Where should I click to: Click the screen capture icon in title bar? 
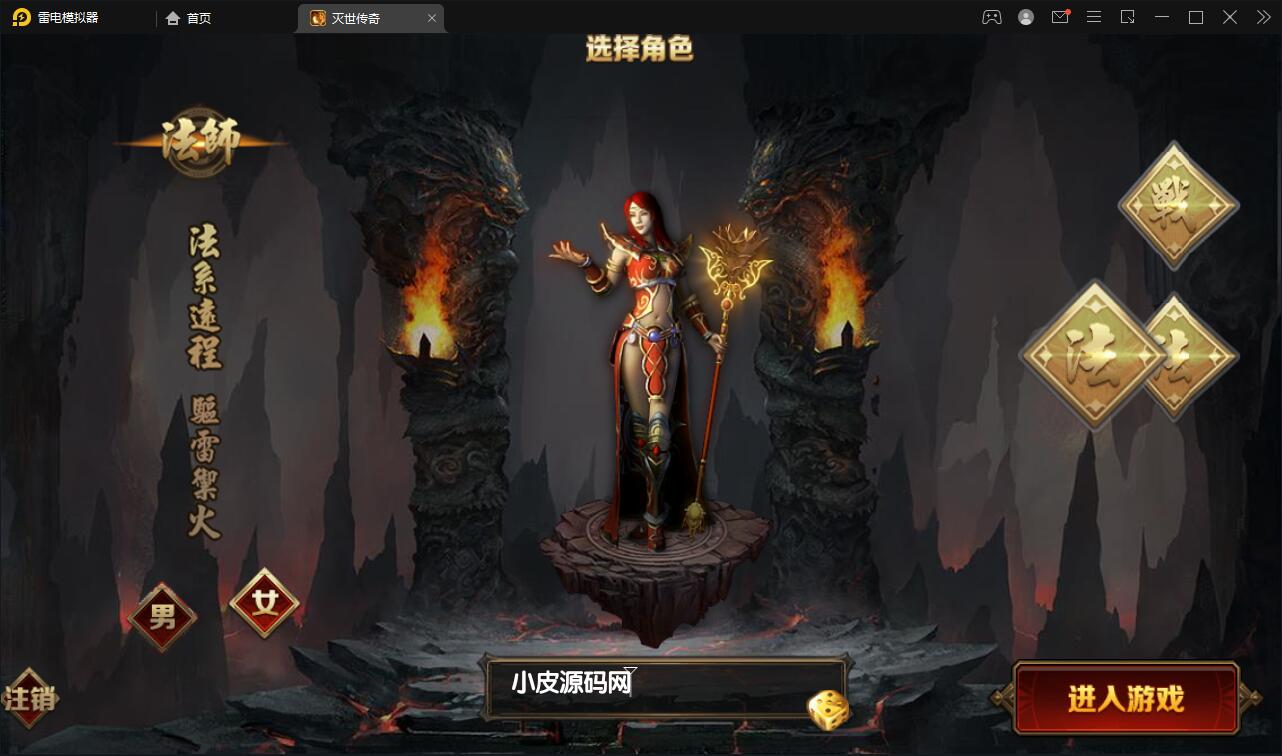click(x=1127, y=17)
